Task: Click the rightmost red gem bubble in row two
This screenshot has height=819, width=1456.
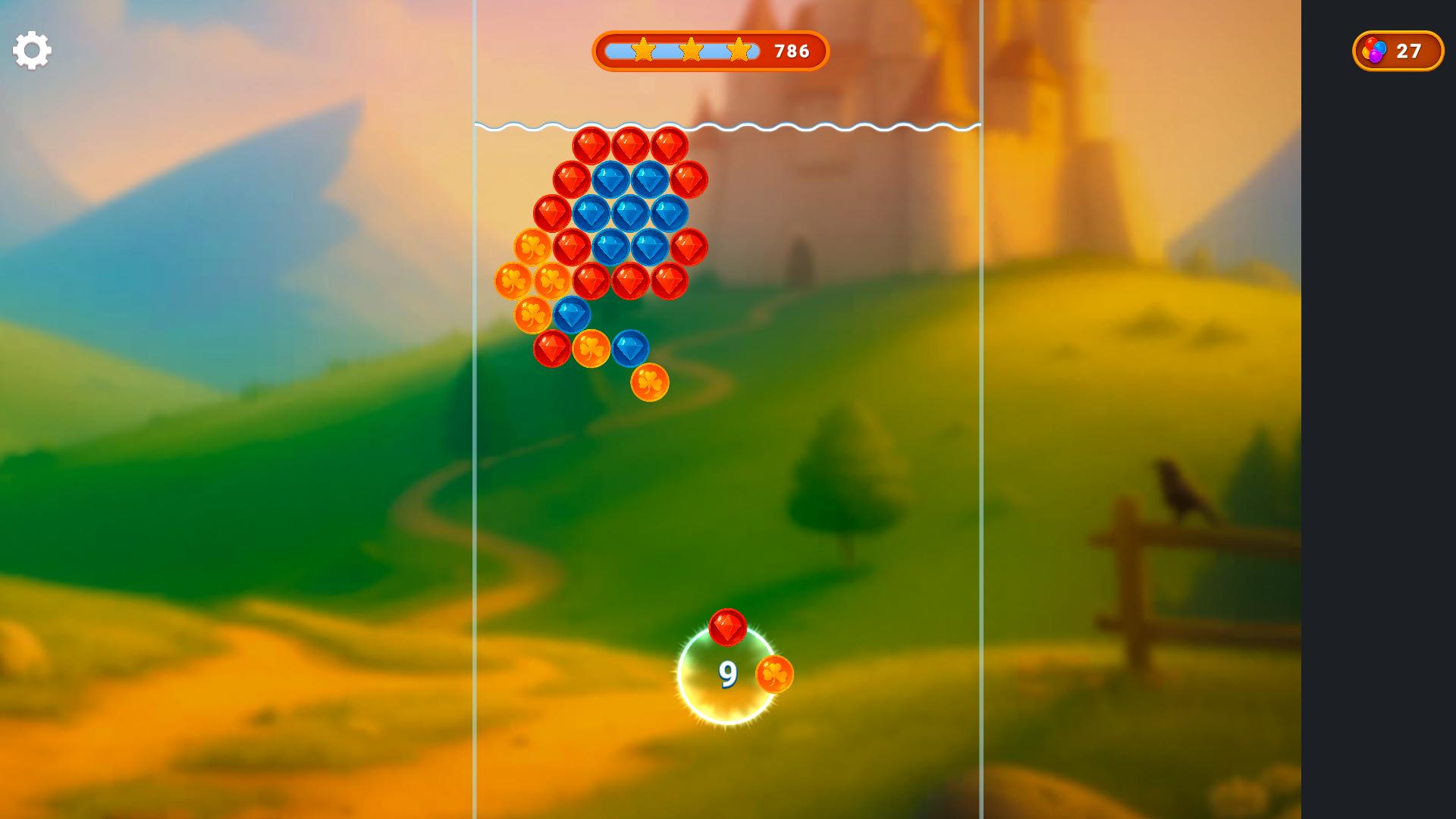Action: [x=688, y=178]
